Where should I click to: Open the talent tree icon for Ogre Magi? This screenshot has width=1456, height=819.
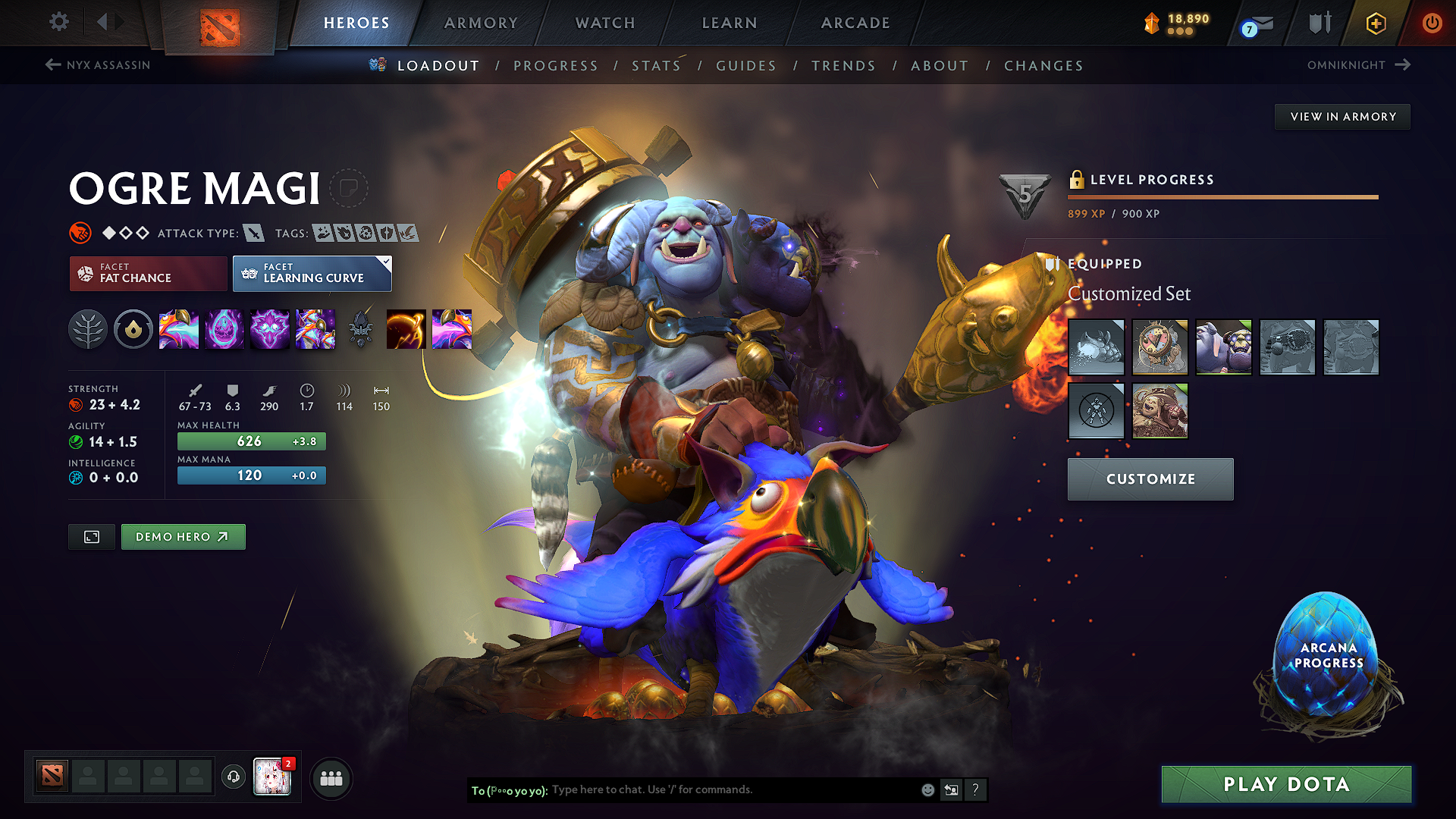click(88, 329)
